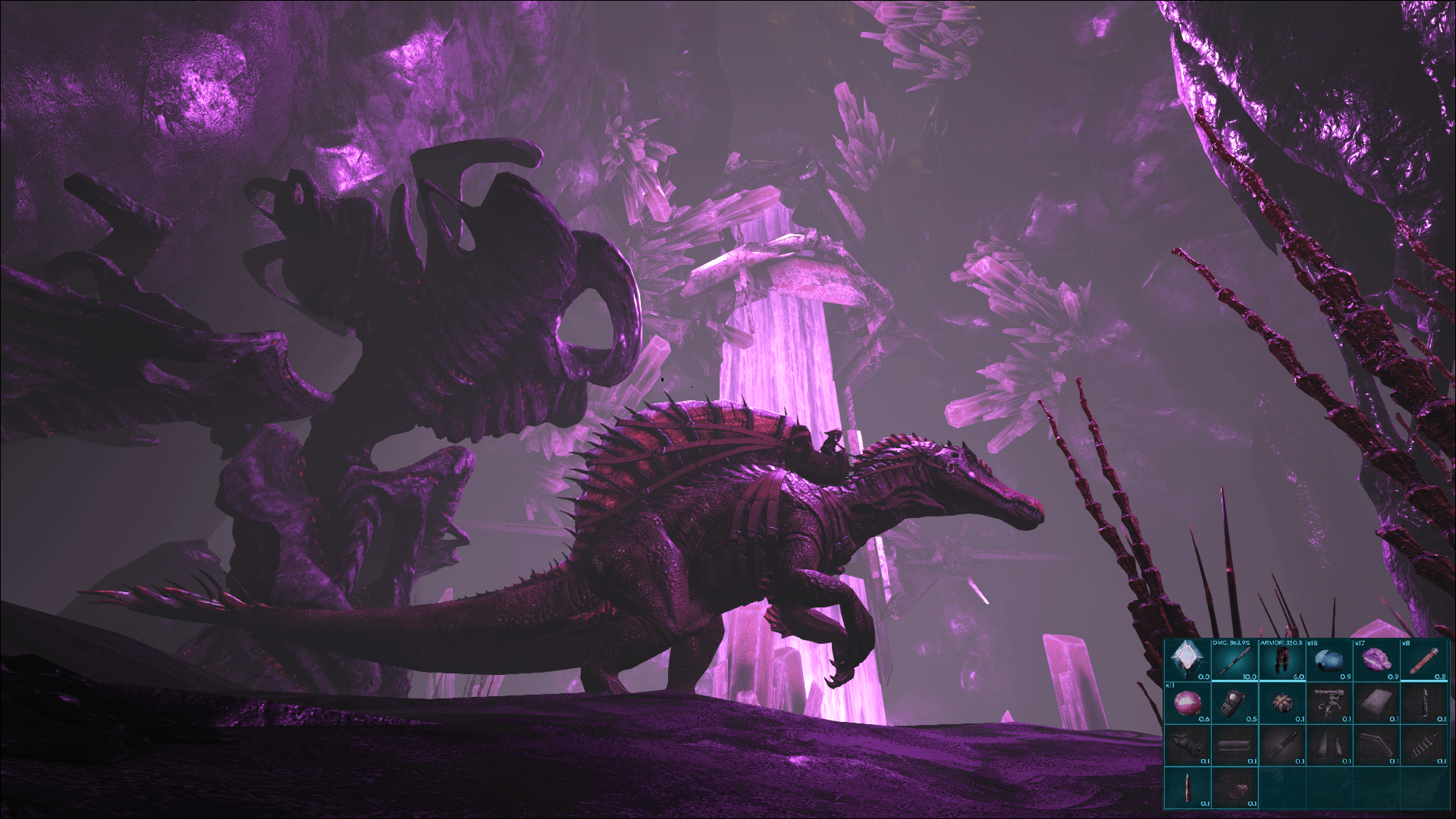Select the red baton stack of x8

pos(1425,661)
